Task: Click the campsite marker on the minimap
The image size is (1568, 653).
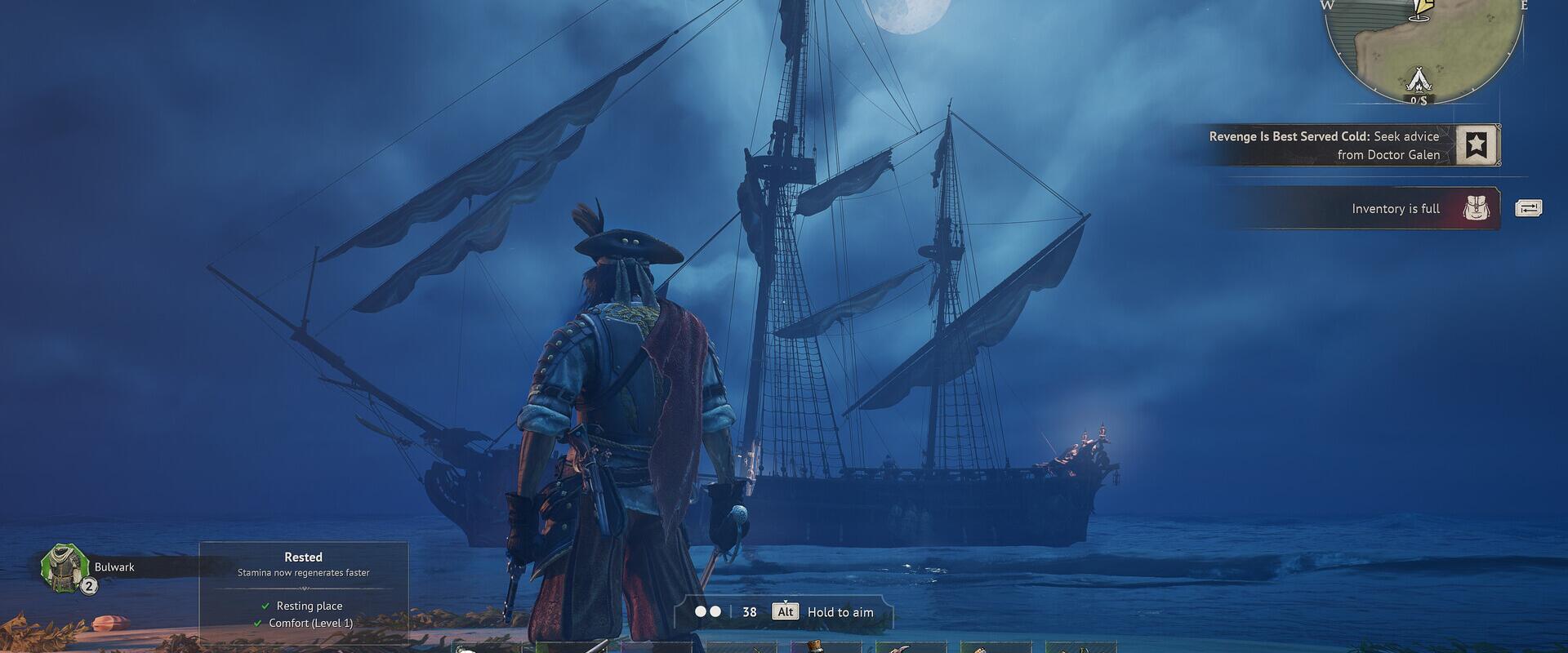Action: coord(1418,78)
